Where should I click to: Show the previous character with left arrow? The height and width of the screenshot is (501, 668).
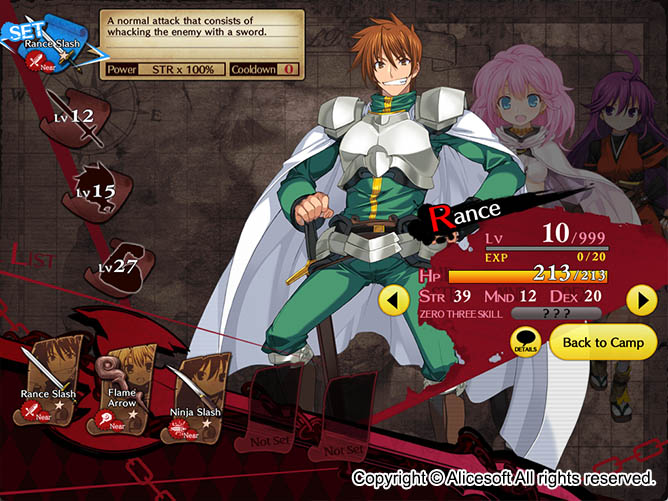[396, 299]
